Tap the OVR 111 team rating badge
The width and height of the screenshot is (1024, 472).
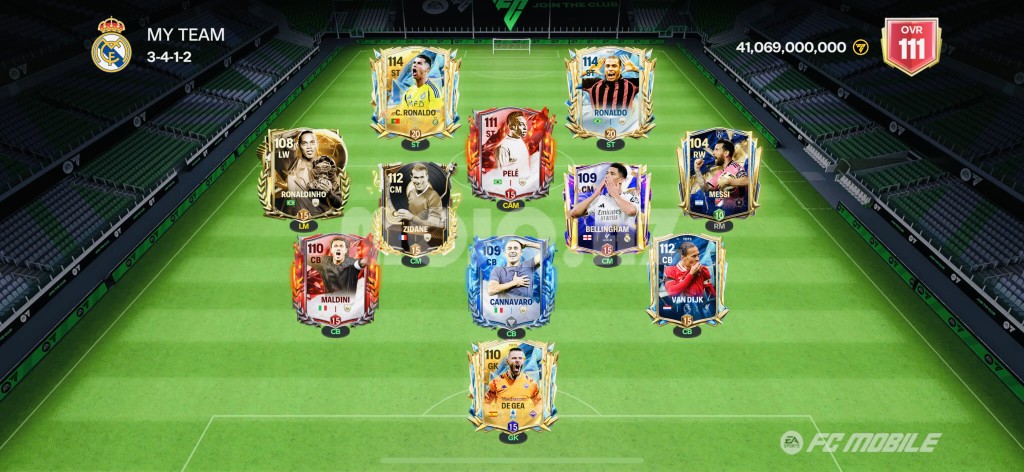(x=910, y=45)
